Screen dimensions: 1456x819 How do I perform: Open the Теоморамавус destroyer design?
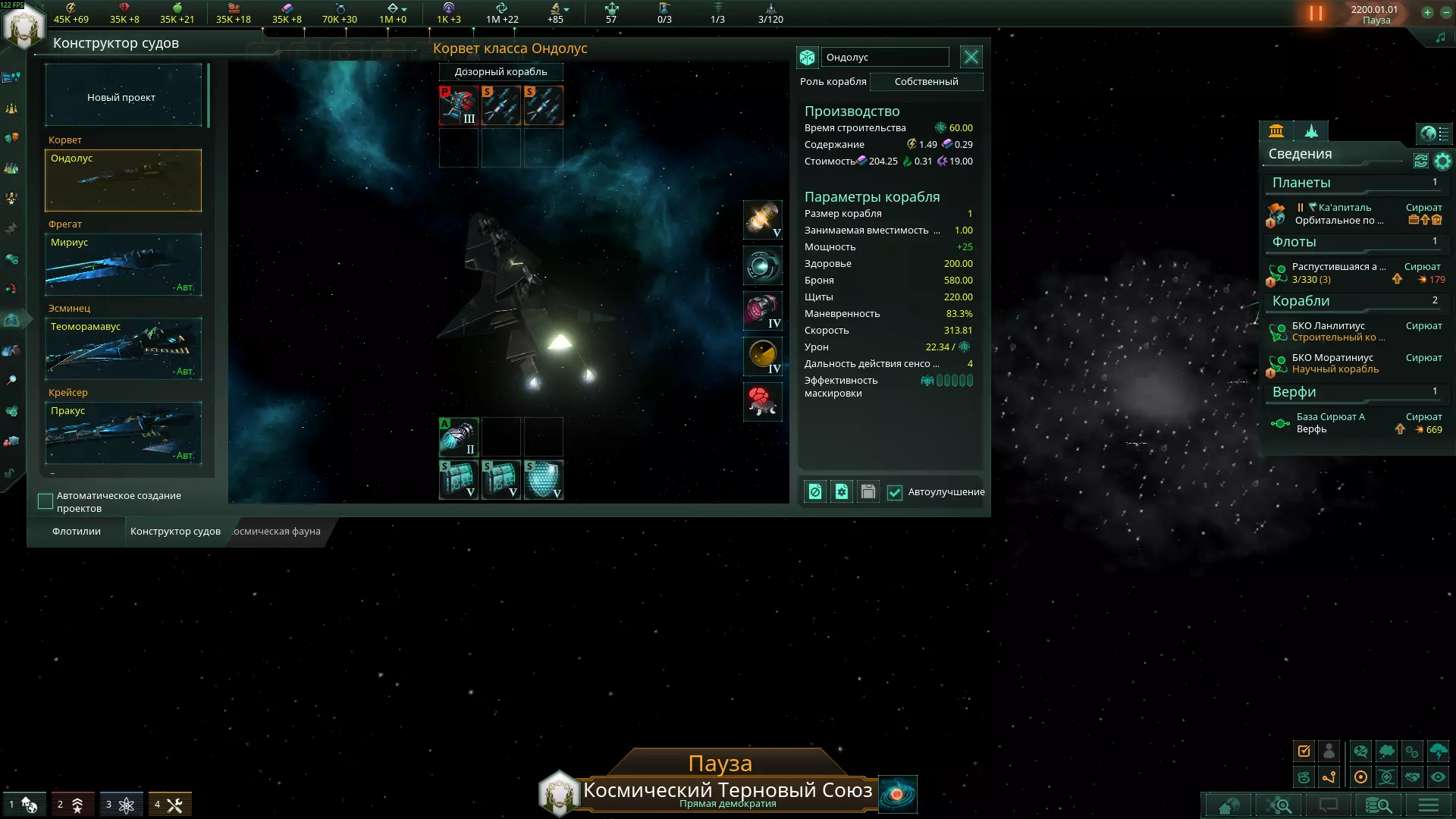tap(123, 349)
